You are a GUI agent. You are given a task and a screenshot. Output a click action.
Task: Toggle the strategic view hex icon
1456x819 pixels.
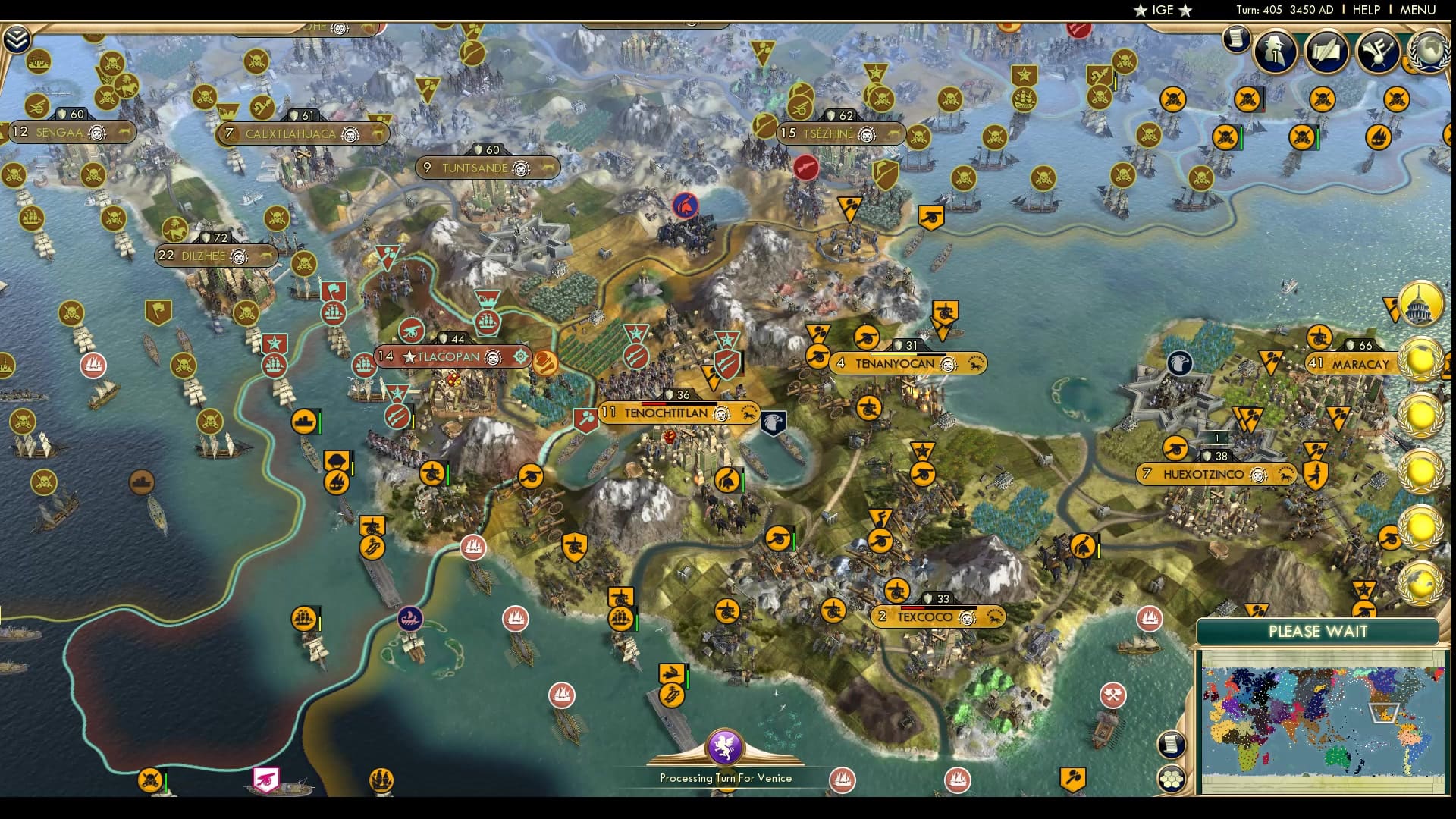pos(1172,777)
